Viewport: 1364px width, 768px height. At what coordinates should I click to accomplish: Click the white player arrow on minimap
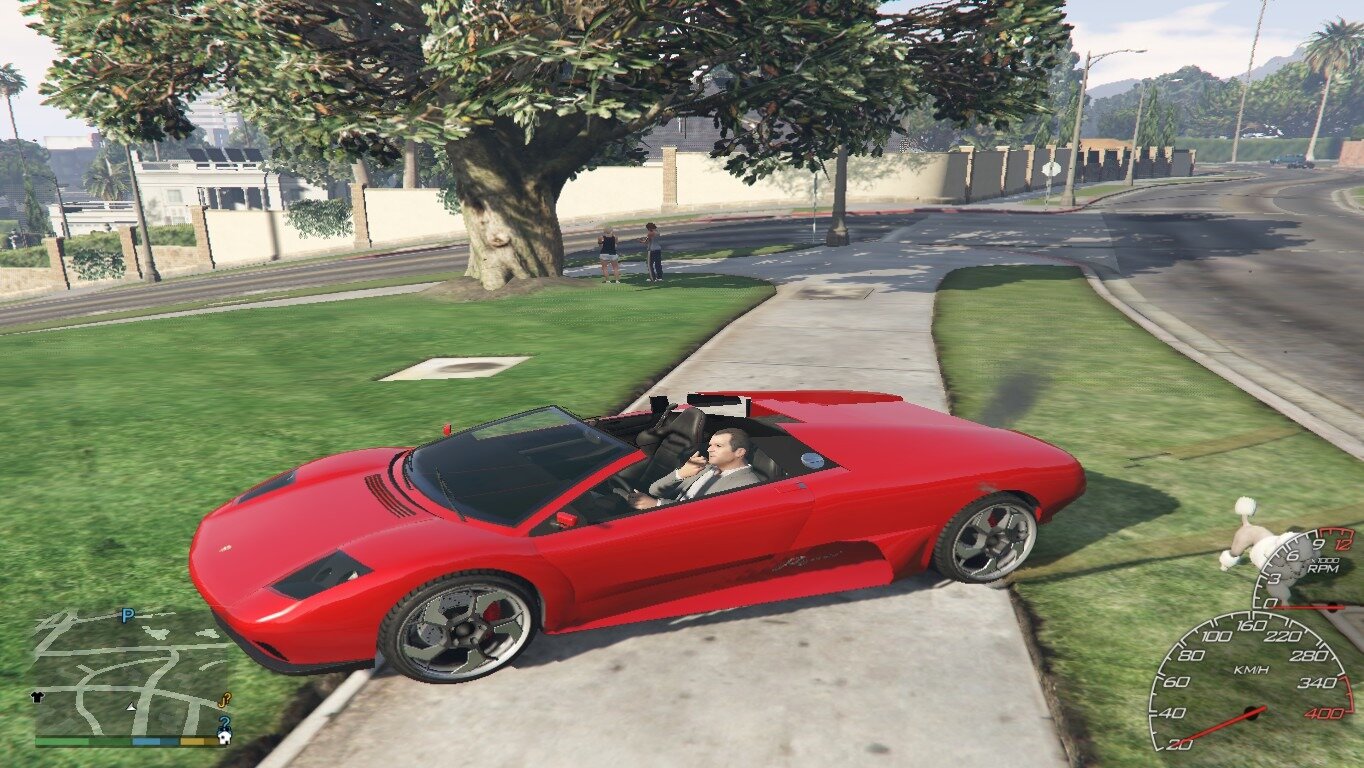pos(131,707)
